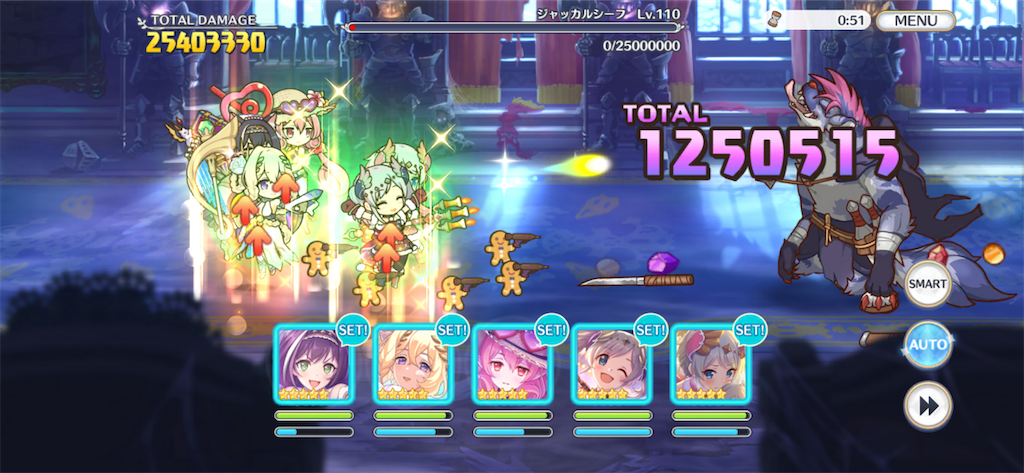1024x473 pixels.
Task: Trigger the blonde-haired character's skill portrait
Action: point(413,364)
